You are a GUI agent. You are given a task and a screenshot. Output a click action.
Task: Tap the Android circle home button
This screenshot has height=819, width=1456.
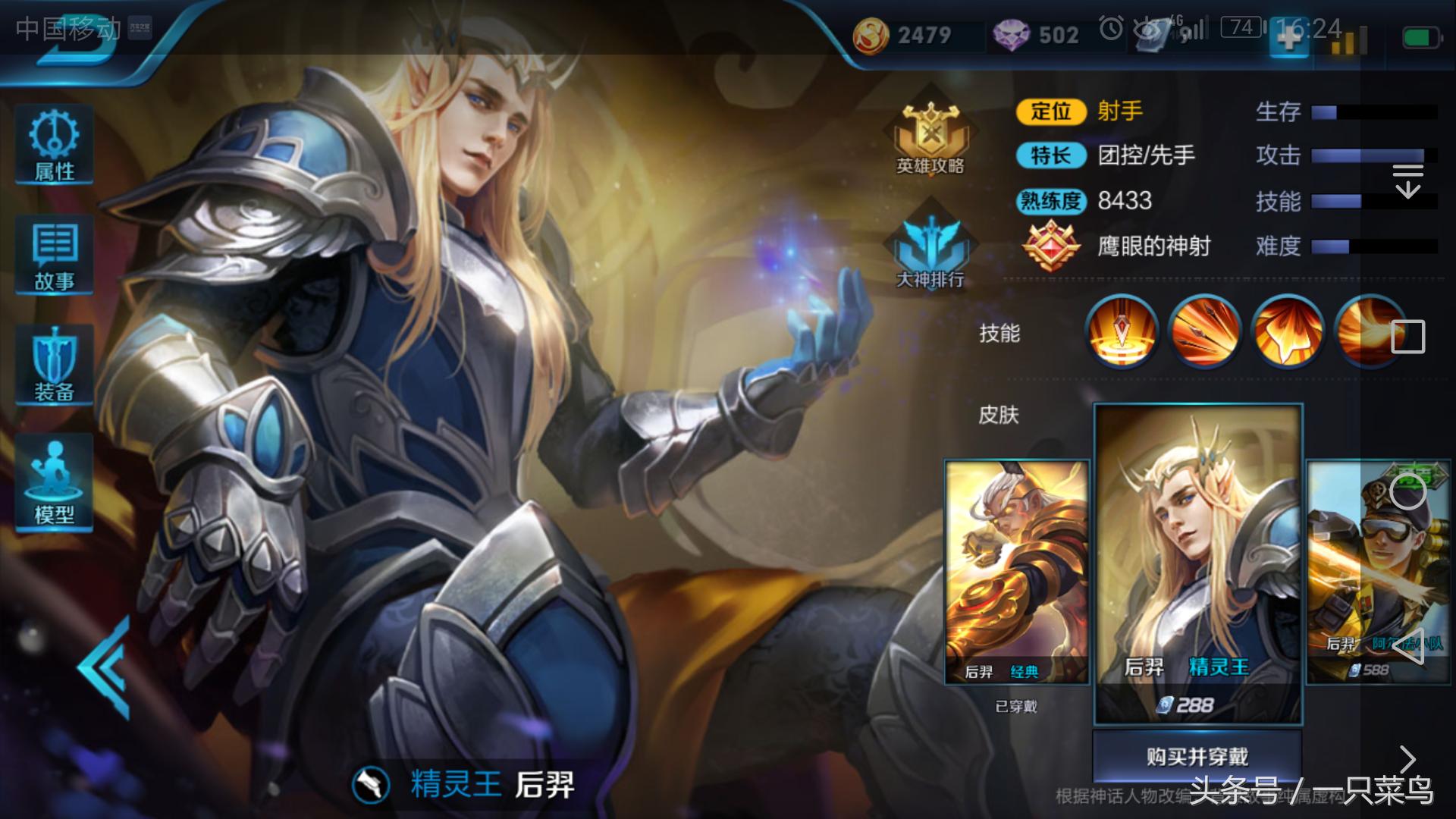pyautogui.click(x=1407, y=493)
